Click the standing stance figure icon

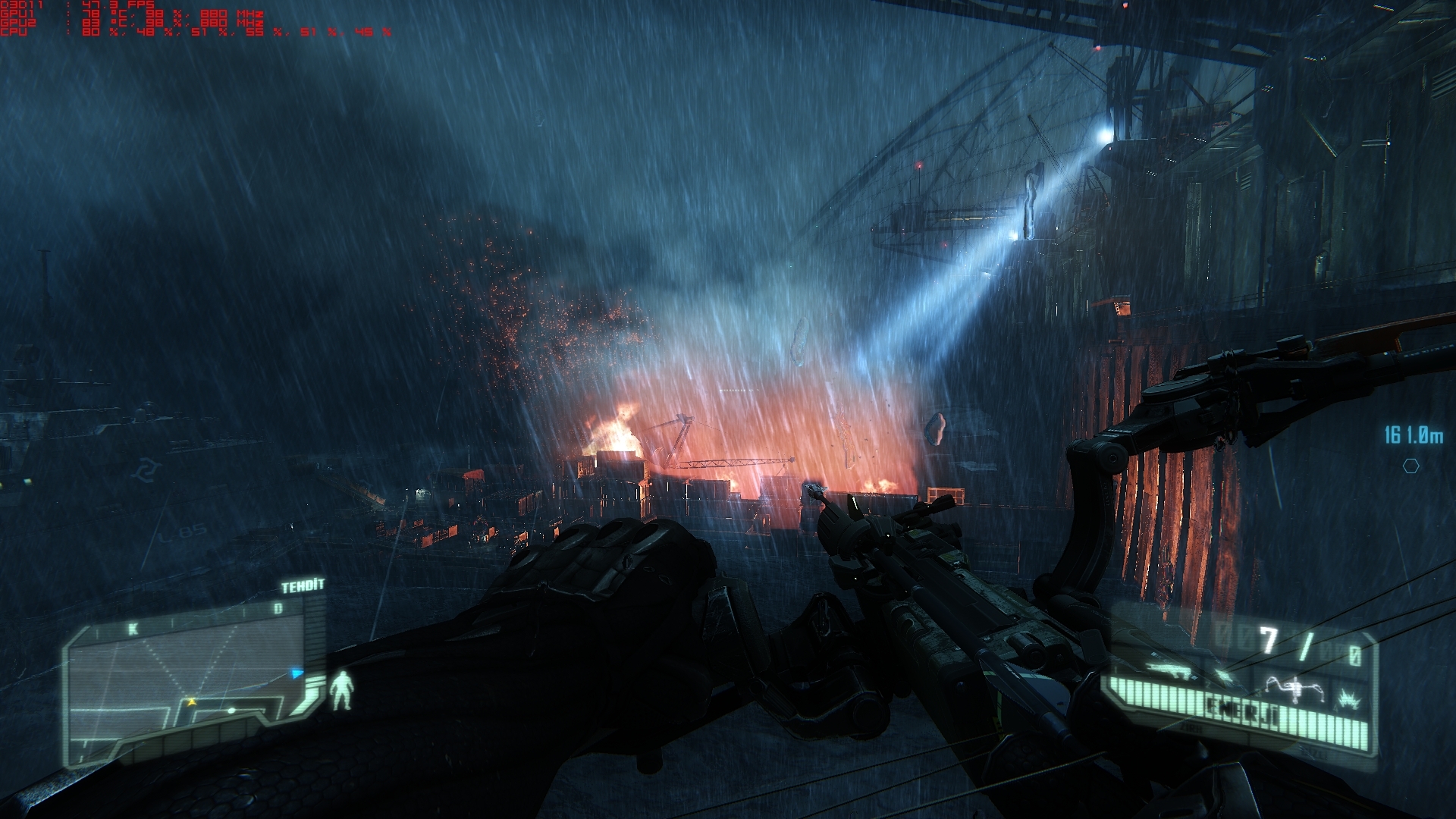342,689
